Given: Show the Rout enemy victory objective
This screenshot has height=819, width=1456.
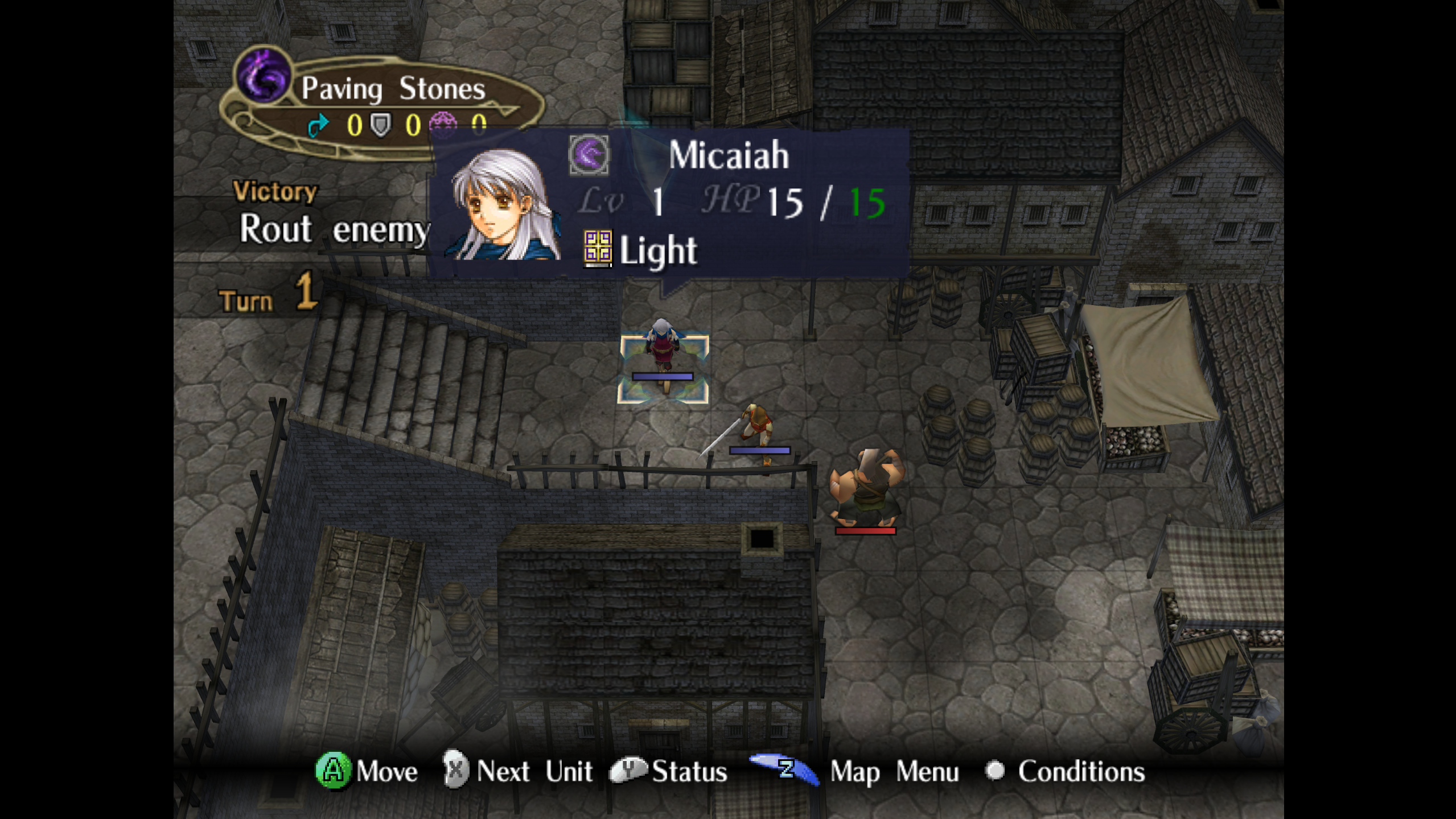Looking at the screenshot, I should 333,229.
